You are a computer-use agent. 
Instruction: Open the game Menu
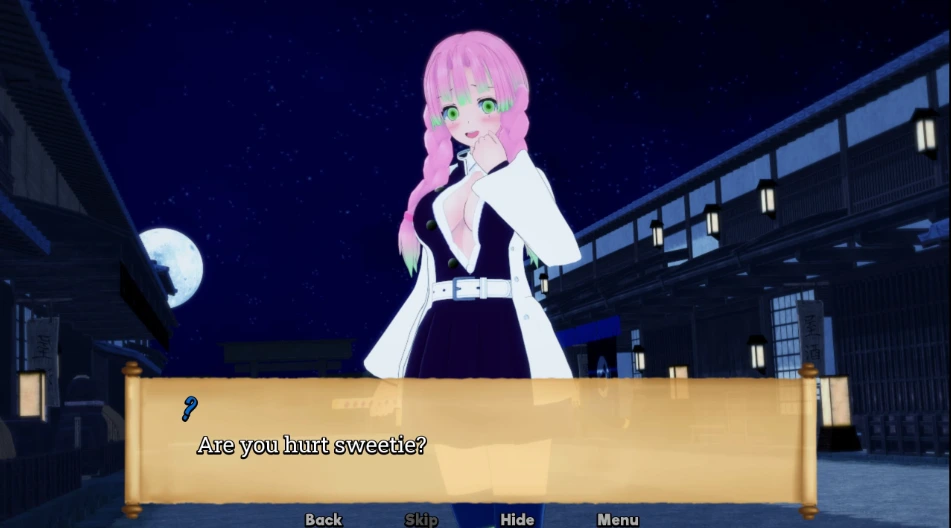click(617, 519)
